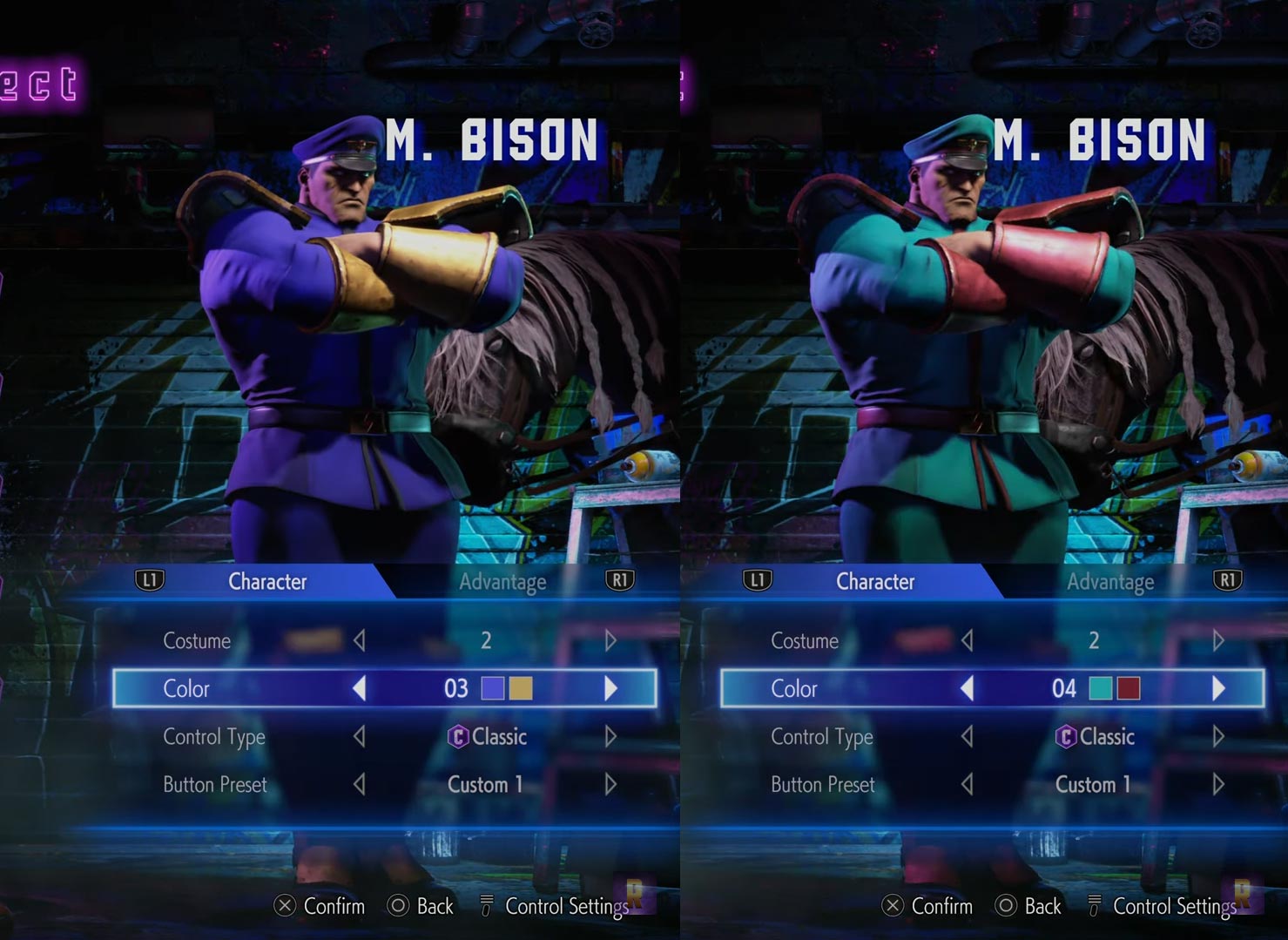The image size is (1288, 940).
Task: Click the L1 icon on the right panel
Action: tap(757, 581)
